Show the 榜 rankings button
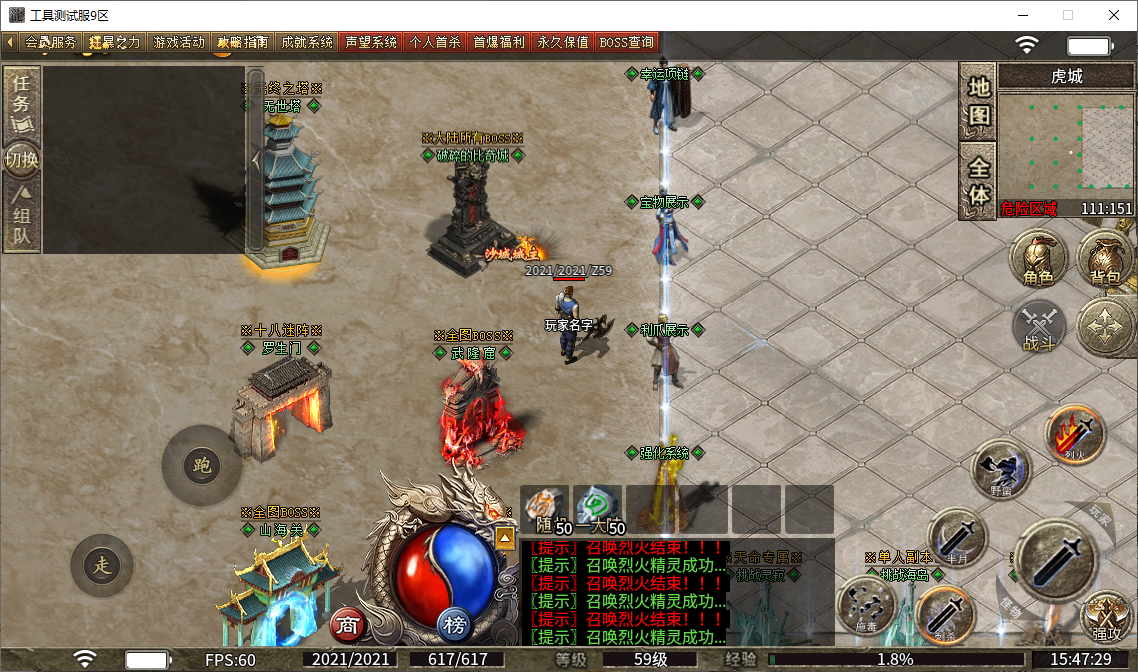 click(455, 626)
